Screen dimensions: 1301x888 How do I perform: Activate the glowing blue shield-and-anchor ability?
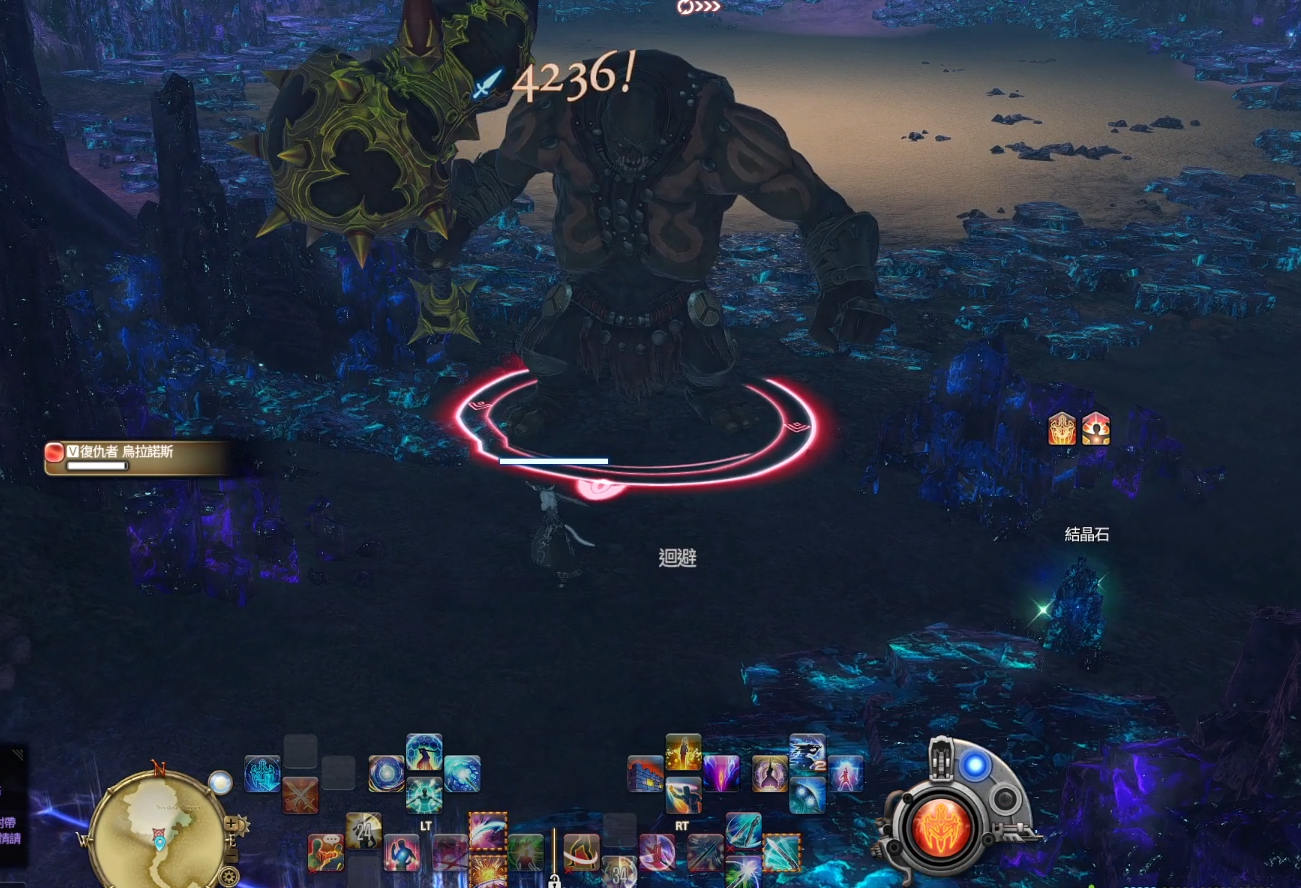tap(262, 774)
